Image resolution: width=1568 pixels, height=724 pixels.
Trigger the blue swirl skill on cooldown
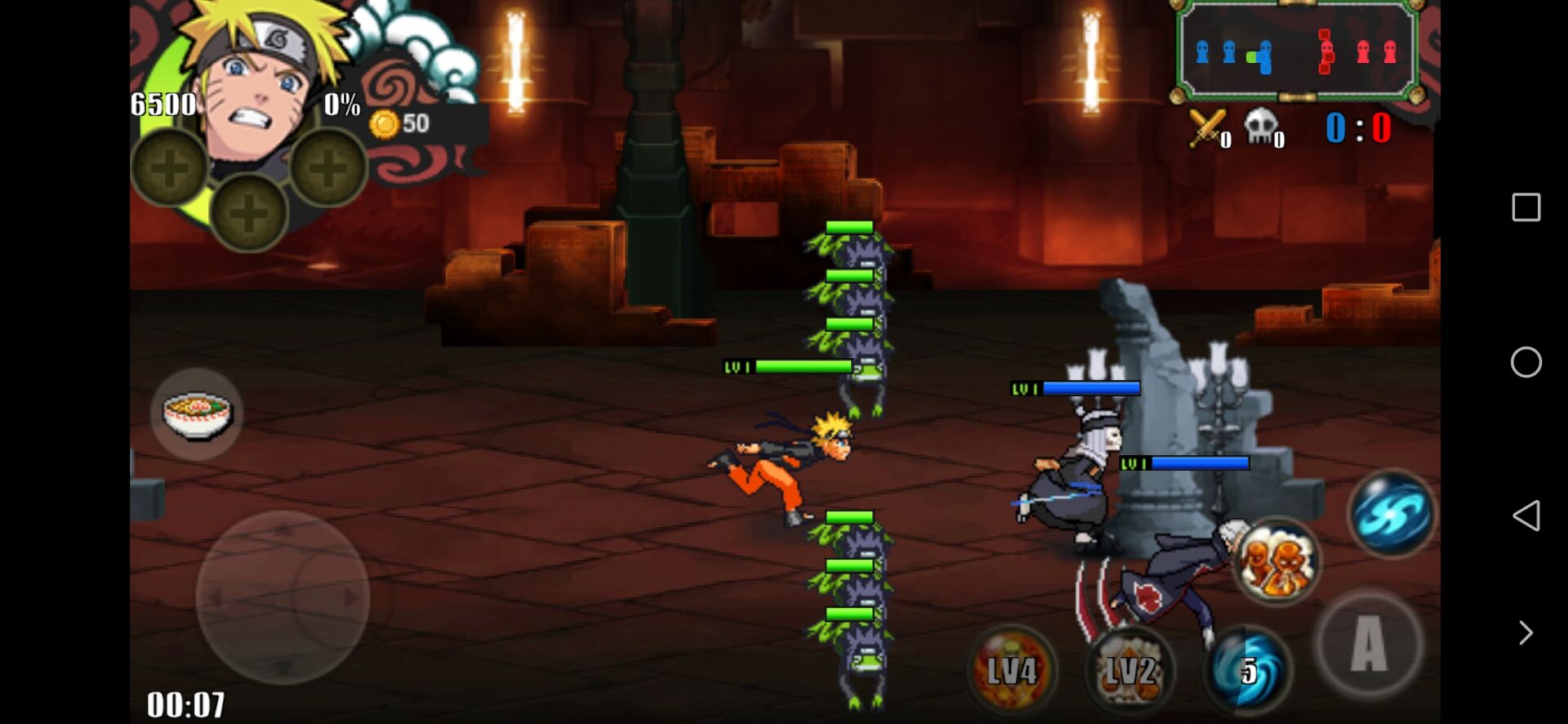tap(1247, 670)
